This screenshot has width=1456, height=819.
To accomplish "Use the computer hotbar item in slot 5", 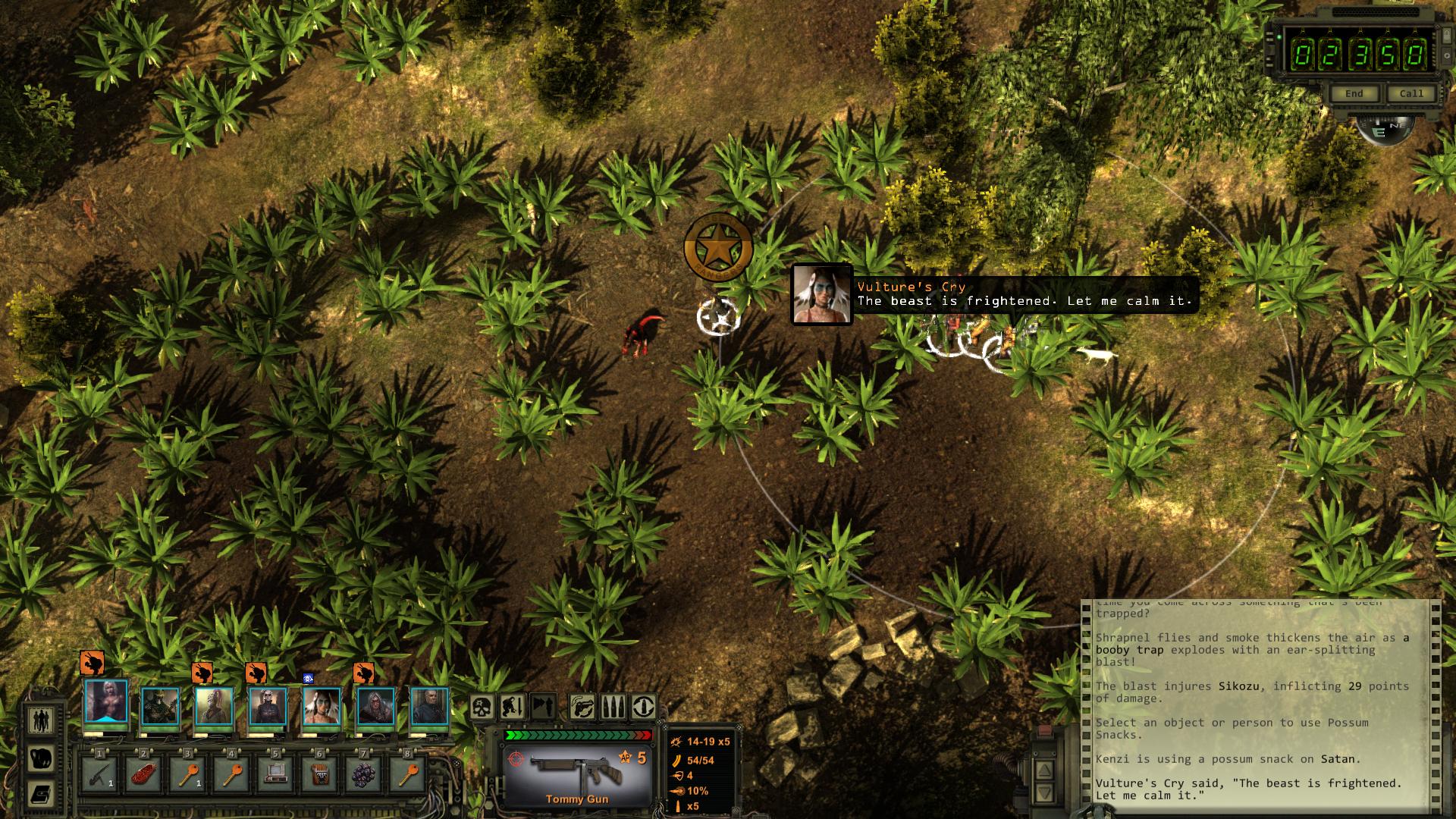I will coord(275,774).
